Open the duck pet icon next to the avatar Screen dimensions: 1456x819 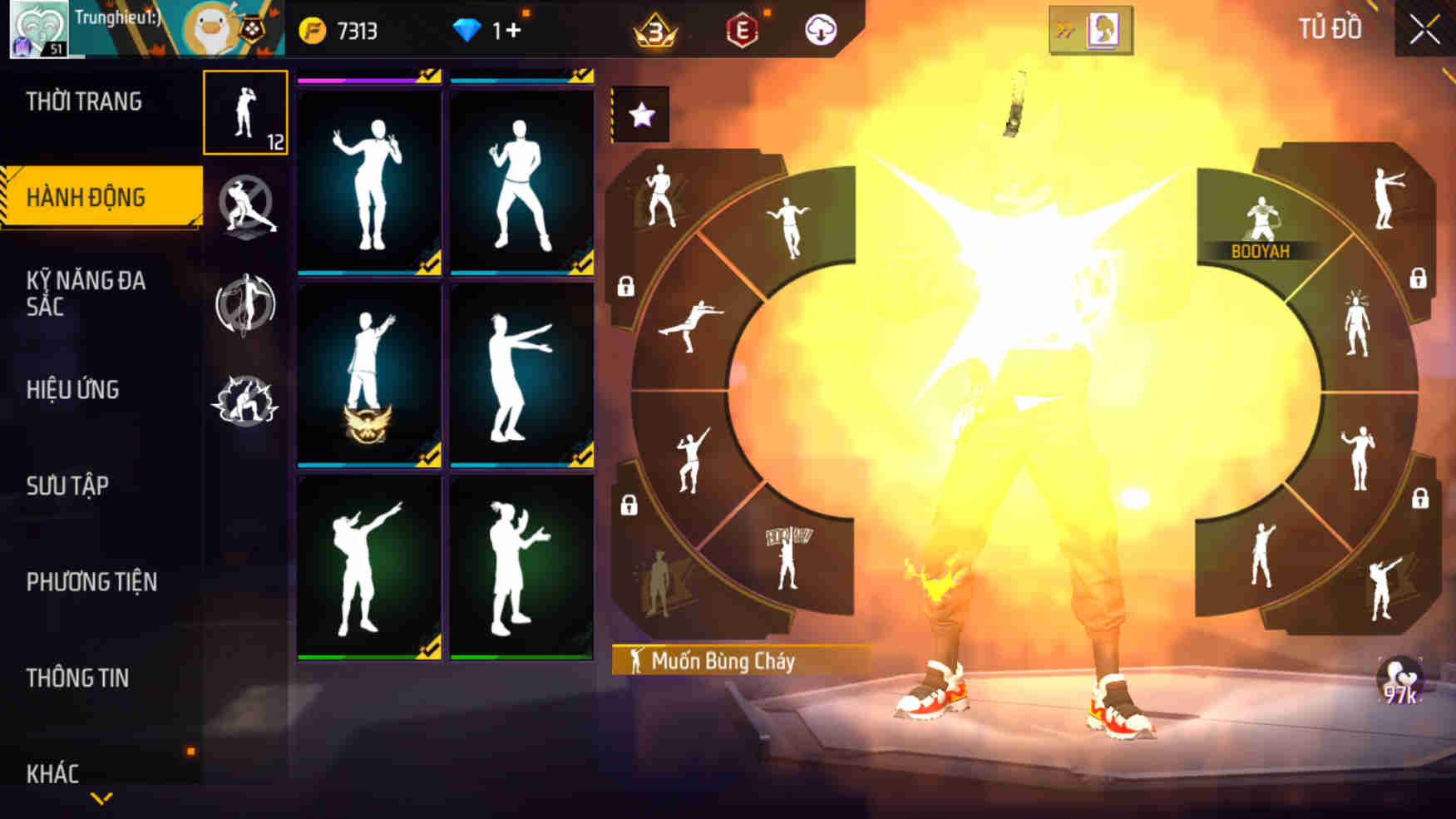pos(207,27)
